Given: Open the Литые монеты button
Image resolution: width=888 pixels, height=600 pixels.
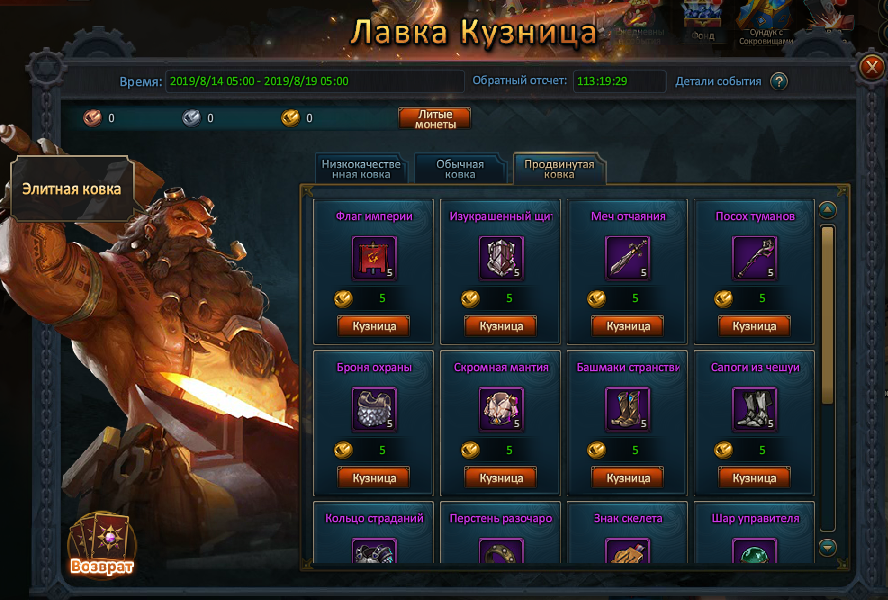Looking at the screenshot, I should click(434, 118).
